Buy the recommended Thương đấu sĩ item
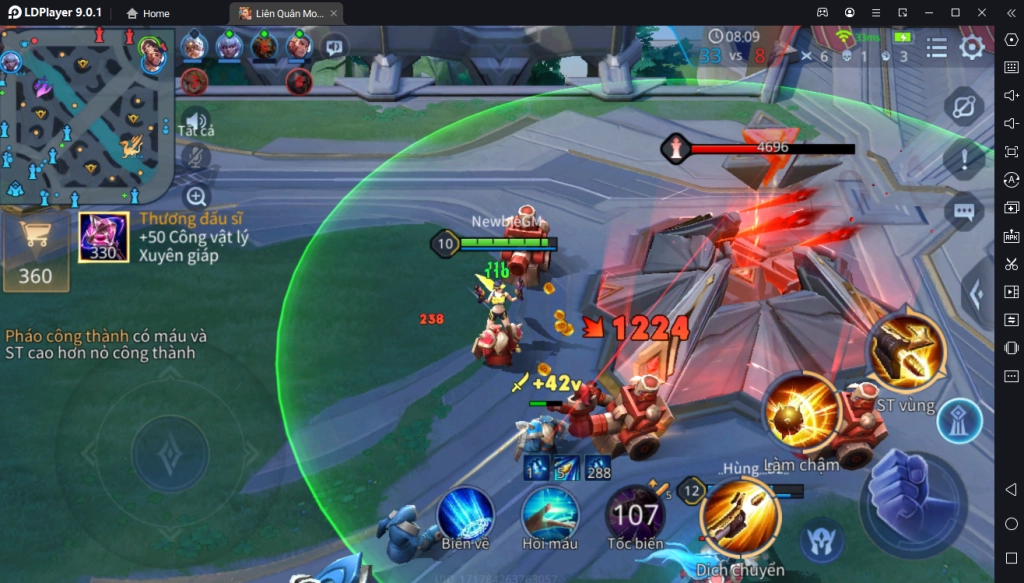This screenshot has height=583, width=1024. click(104, 238)
